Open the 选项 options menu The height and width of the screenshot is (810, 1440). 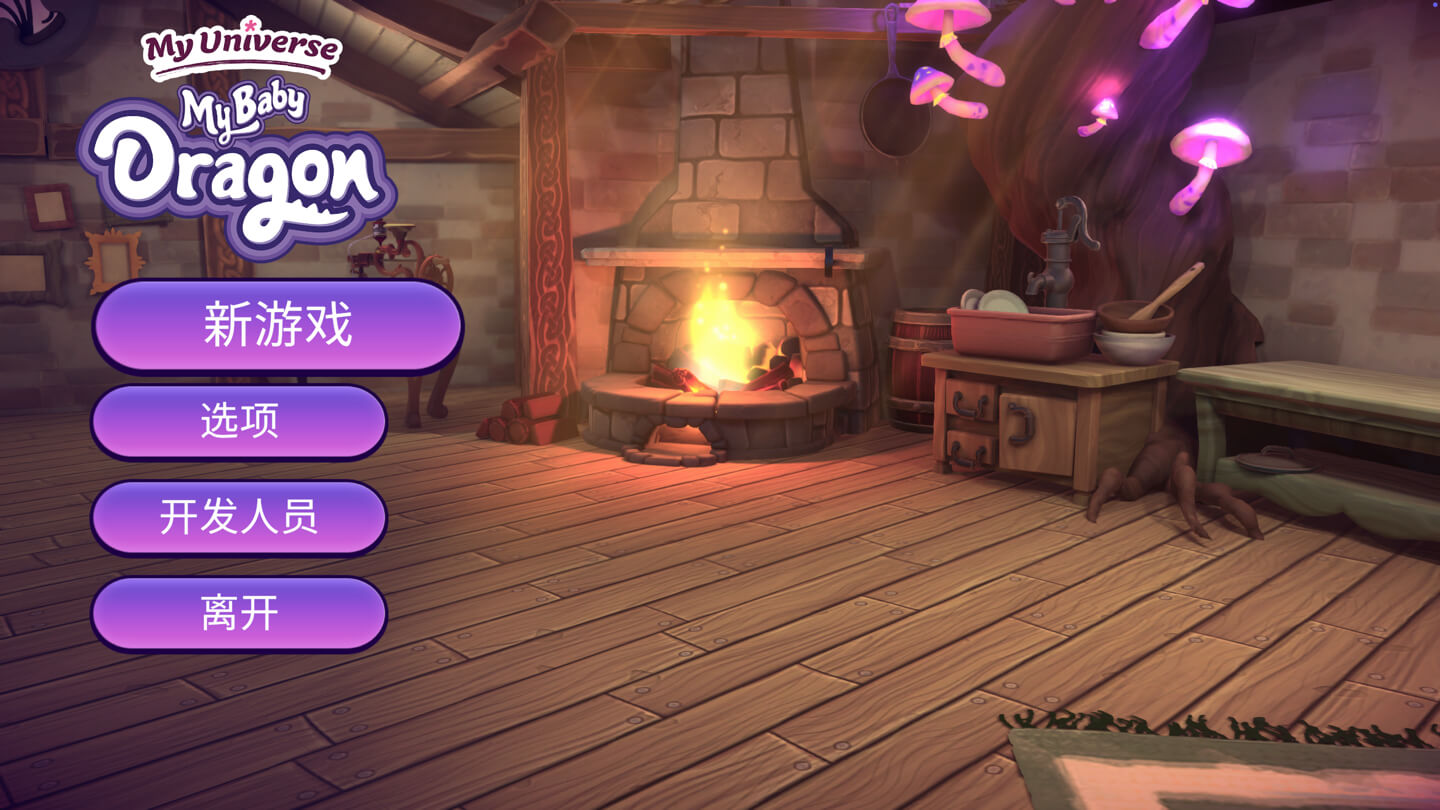tap(239, 422)
